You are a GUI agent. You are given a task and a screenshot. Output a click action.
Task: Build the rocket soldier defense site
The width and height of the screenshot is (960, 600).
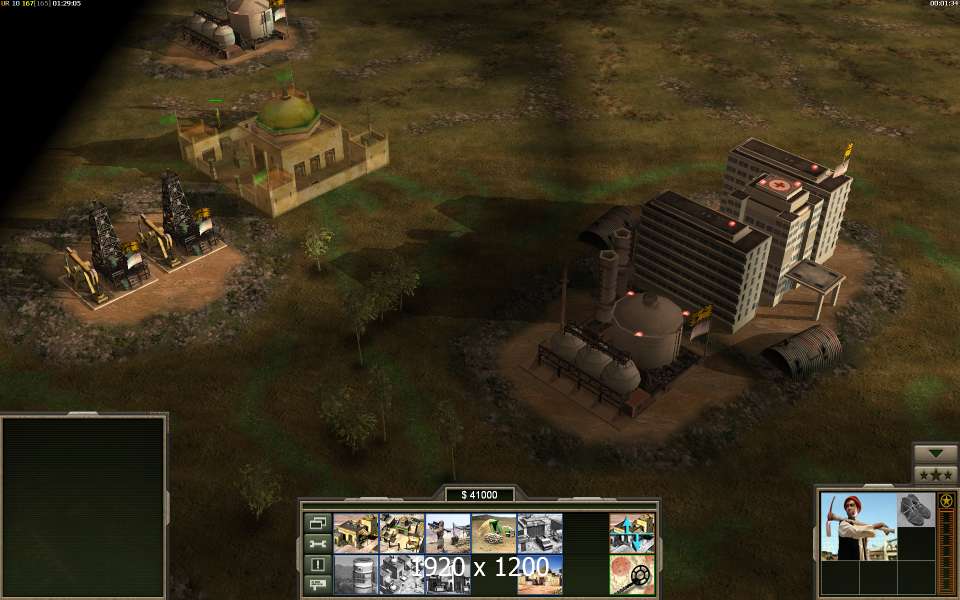click(x=447, y=533)
